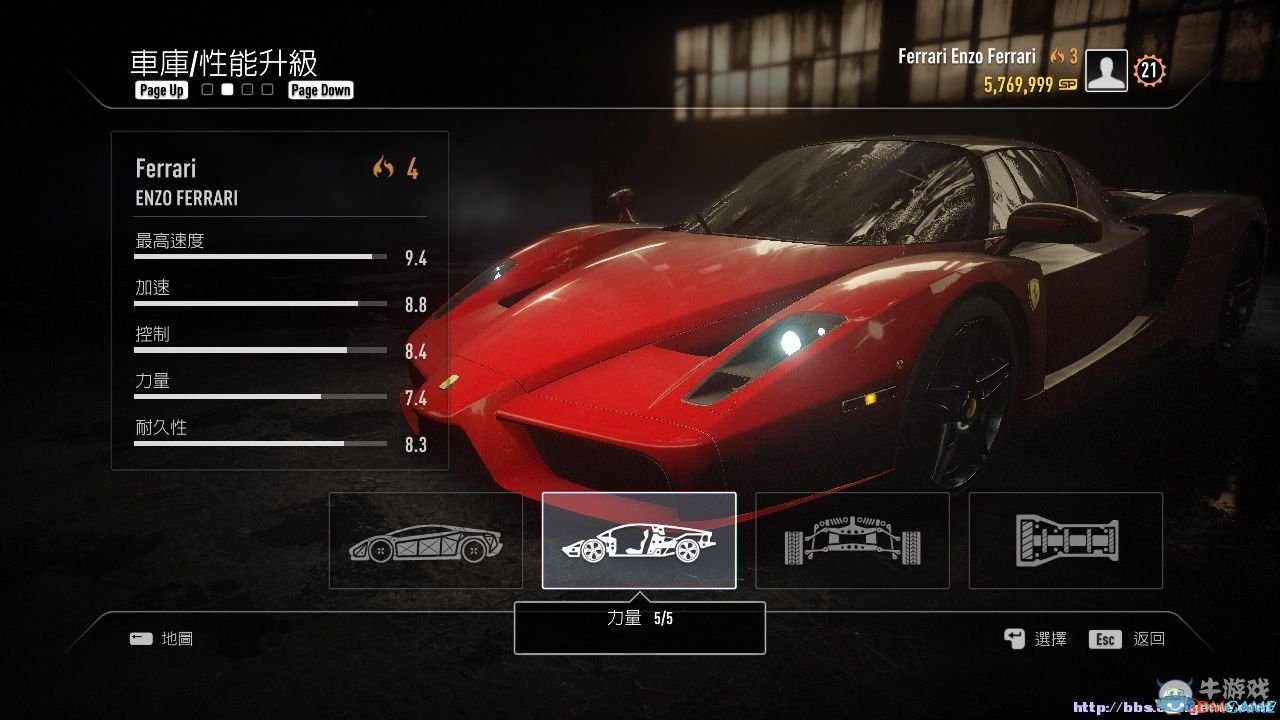Screen dimensions: 1280x720
Task: Click the Page Up button
Action: point(160,90)
